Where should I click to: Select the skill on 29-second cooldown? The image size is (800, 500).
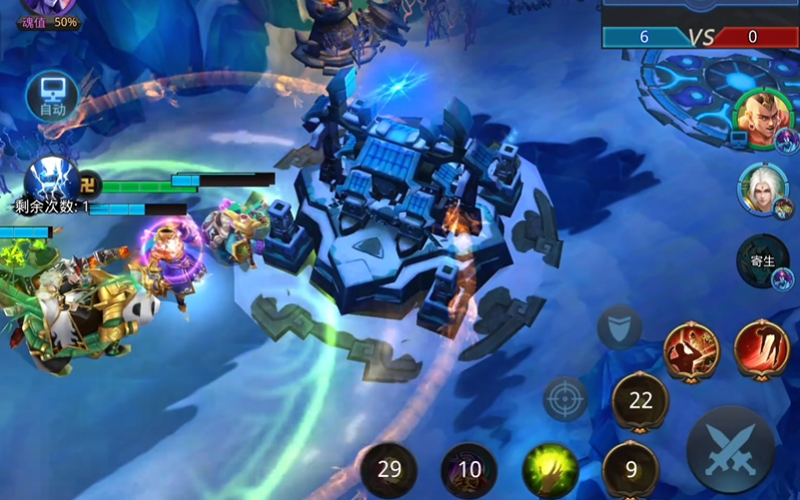389,470
